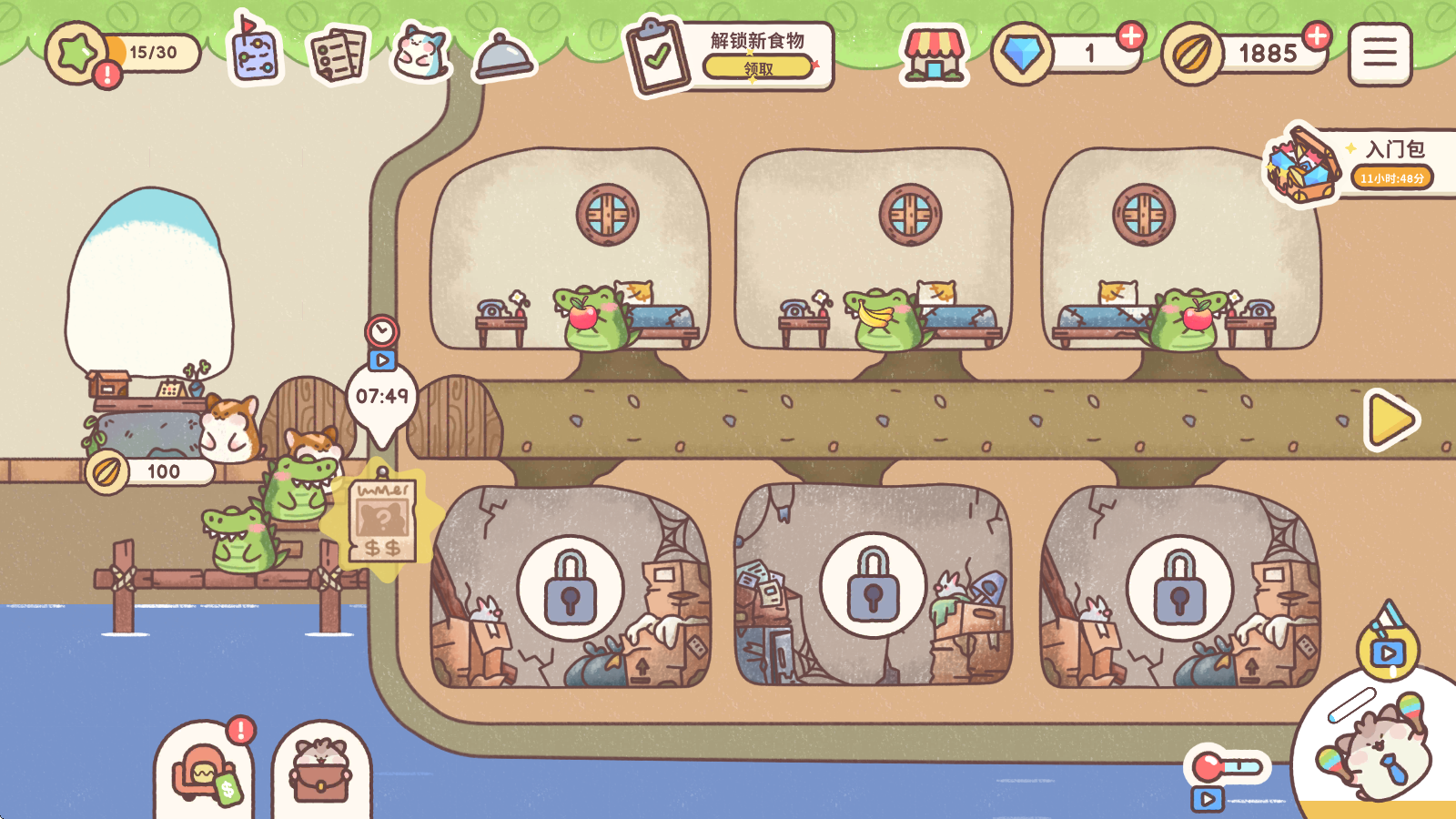The width and height of the screenshot is (1456, 819).
Task: Collect the 100 seed coin bubble
Action: 151,471
